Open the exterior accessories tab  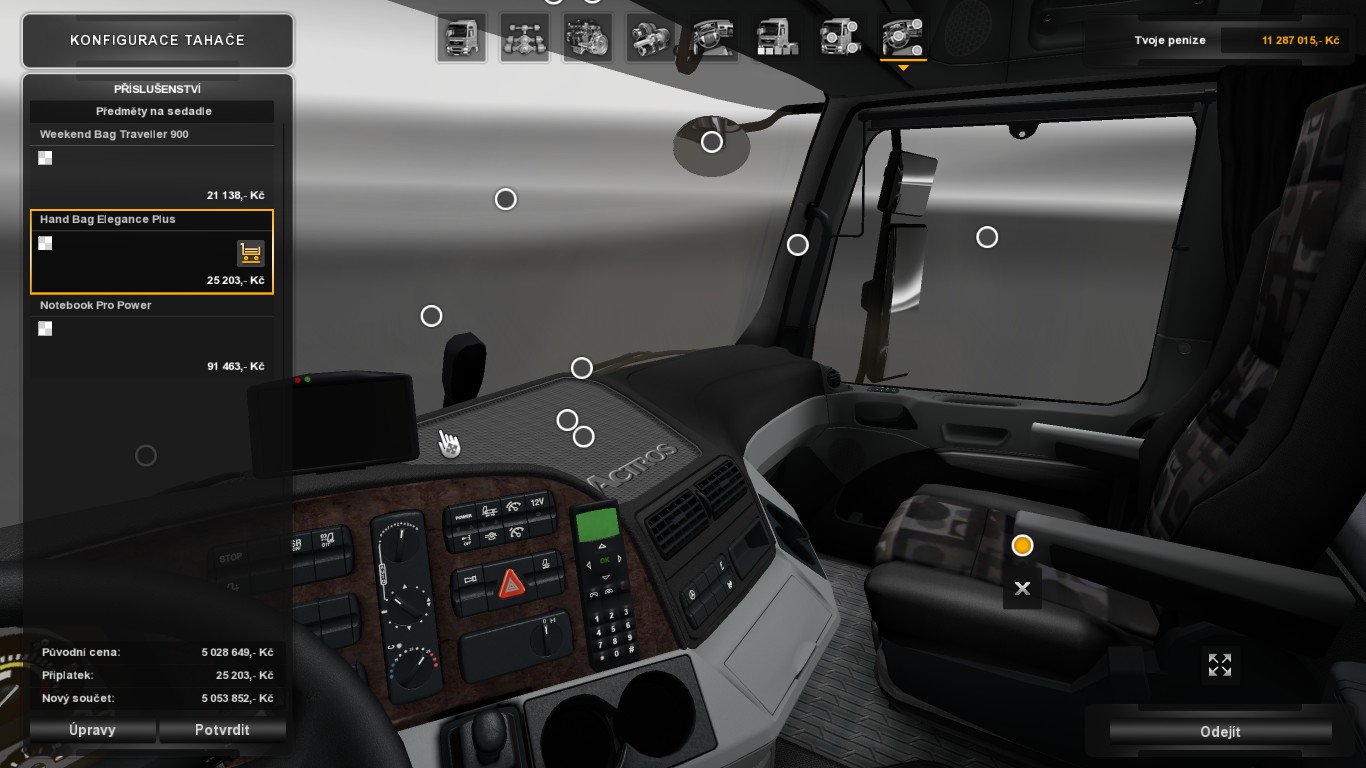click(840, 38)
